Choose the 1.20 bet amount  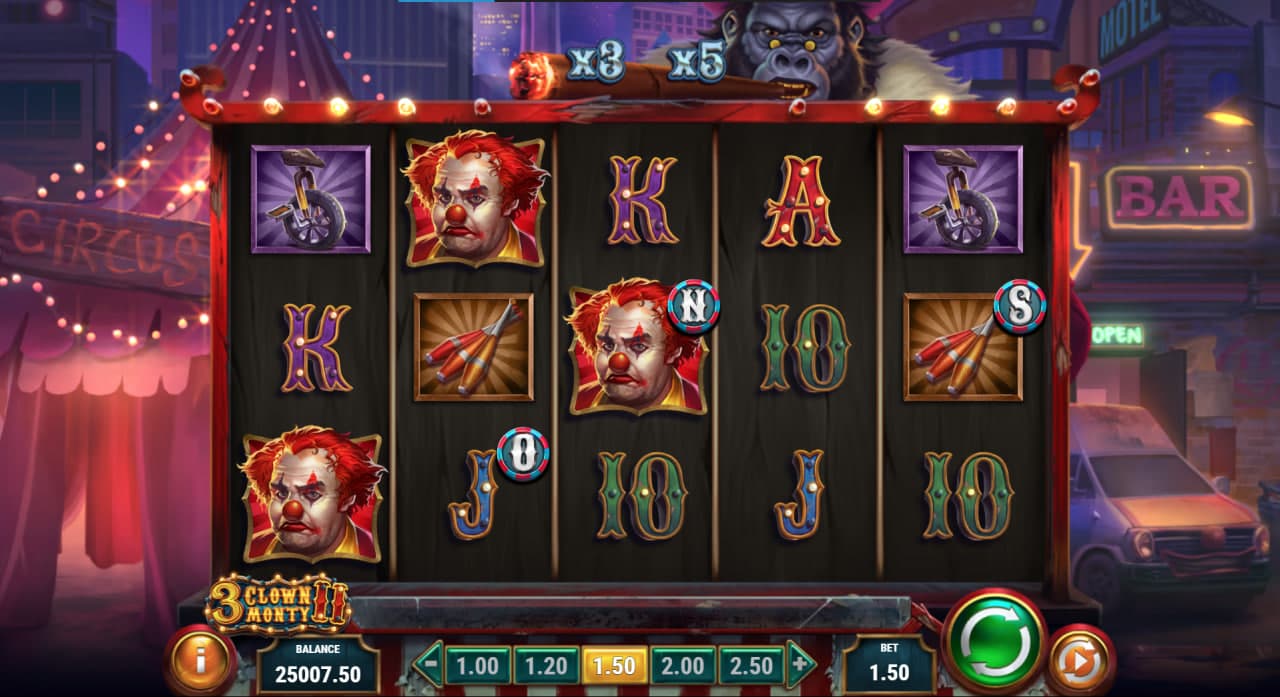pos(545,665)
